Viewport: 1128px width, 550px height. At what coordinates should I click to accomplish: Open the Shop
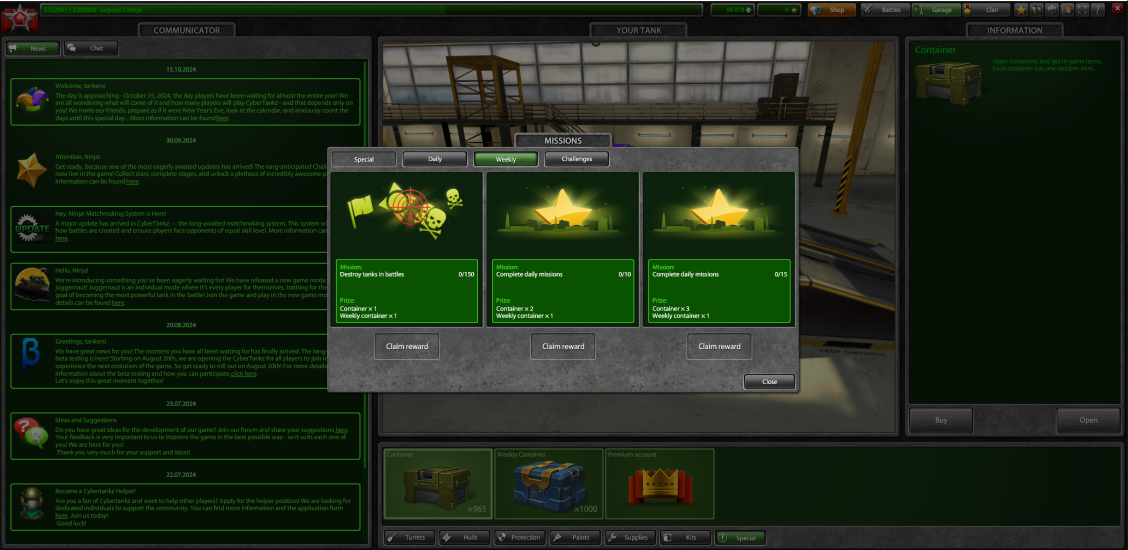pyautogui.click(x=830, y=10)
